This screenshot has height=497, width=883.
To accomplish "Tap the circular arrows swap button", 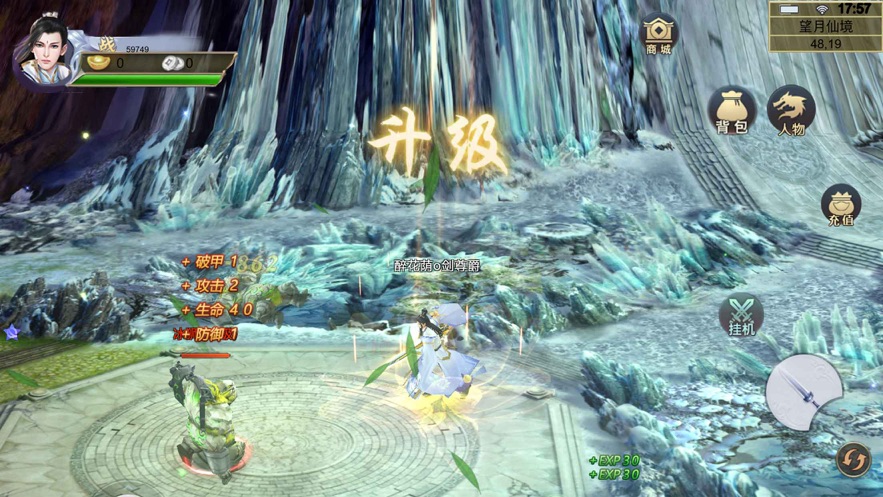I will pos(852,459).
